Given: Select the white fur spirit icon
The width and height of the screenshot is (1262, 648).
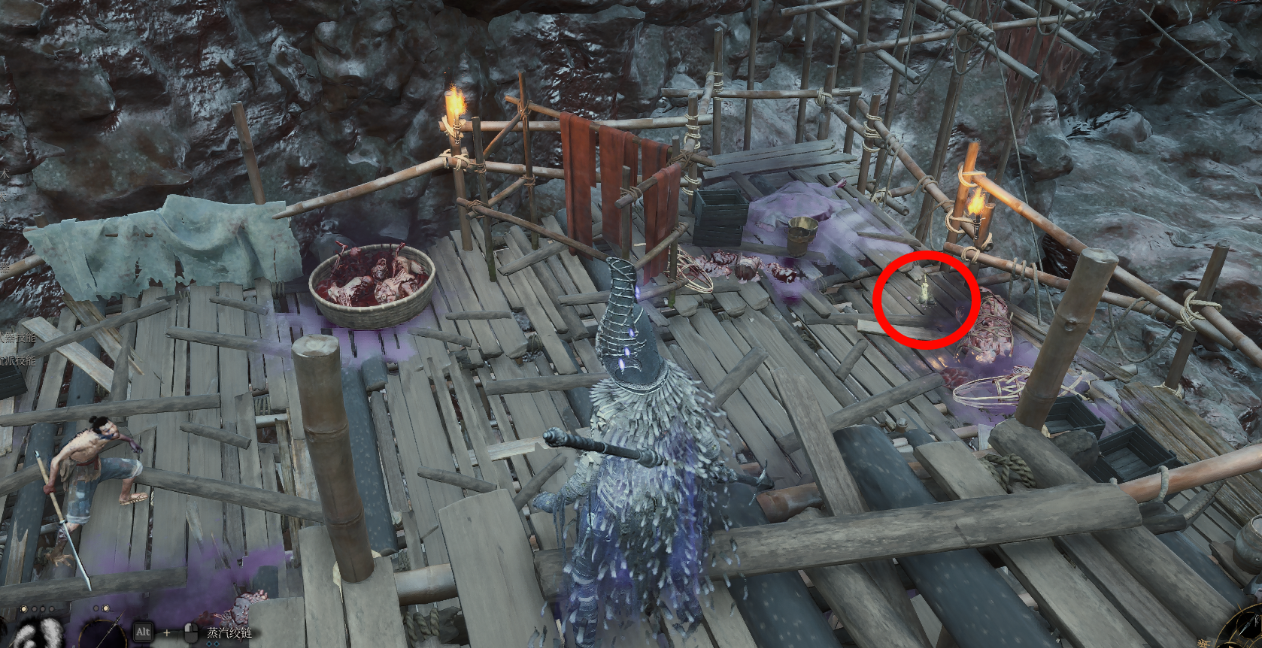Looking at the screenshot, I should [x=38, y=634].
